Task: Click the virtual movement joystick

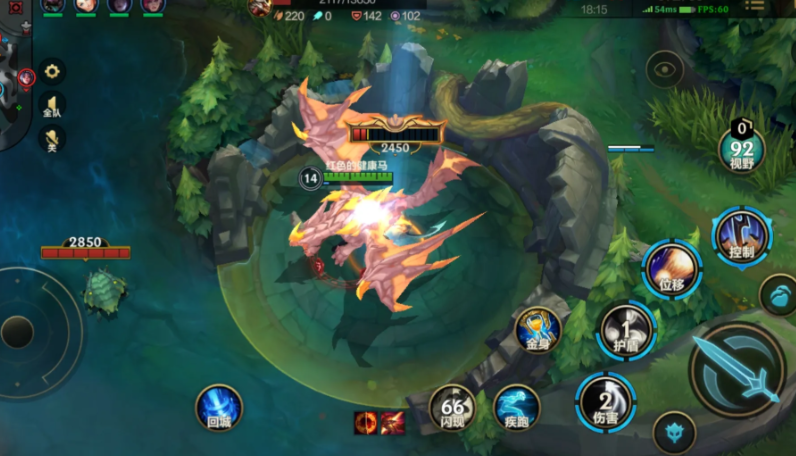Action: coord(19,331)
